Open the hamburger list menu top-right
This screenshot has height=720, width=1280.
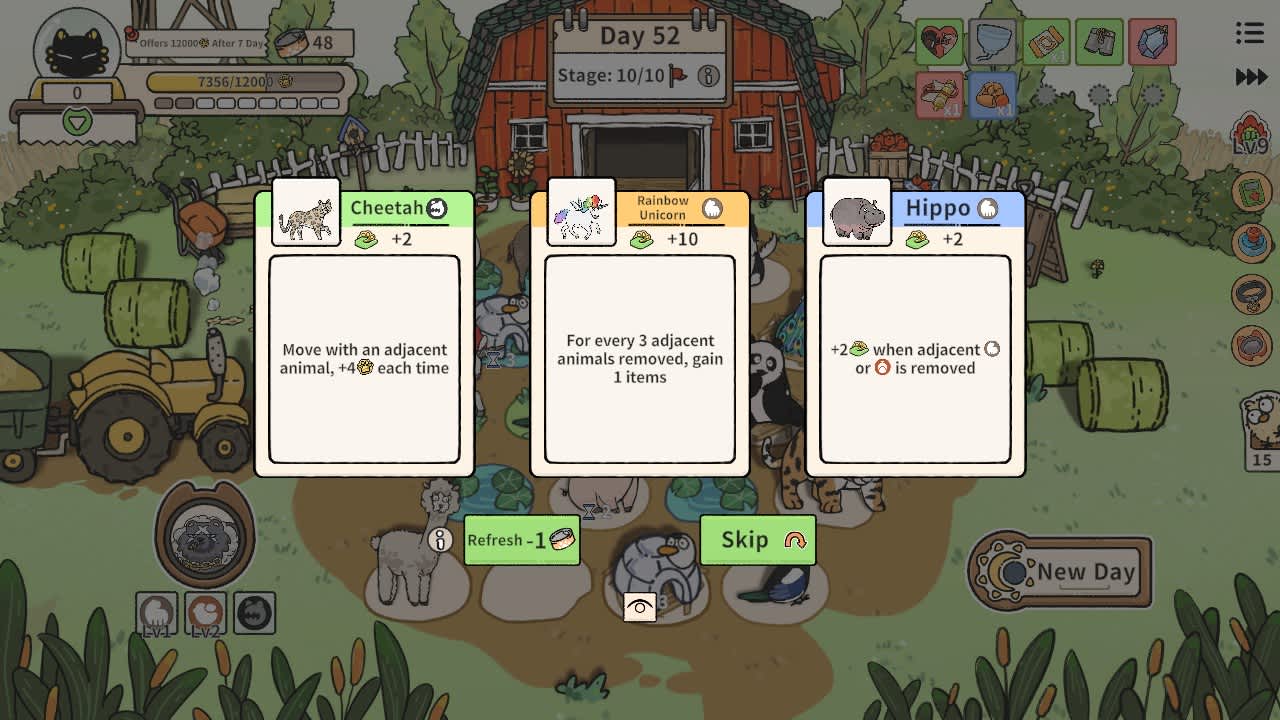coord(1249,33)
